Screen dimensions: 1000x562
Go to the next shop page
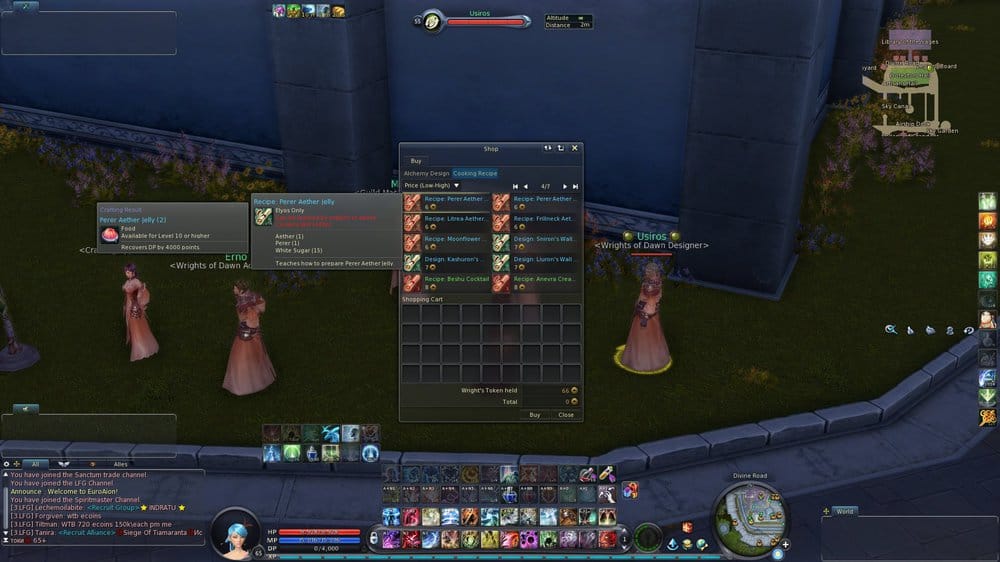click(565, 186)
